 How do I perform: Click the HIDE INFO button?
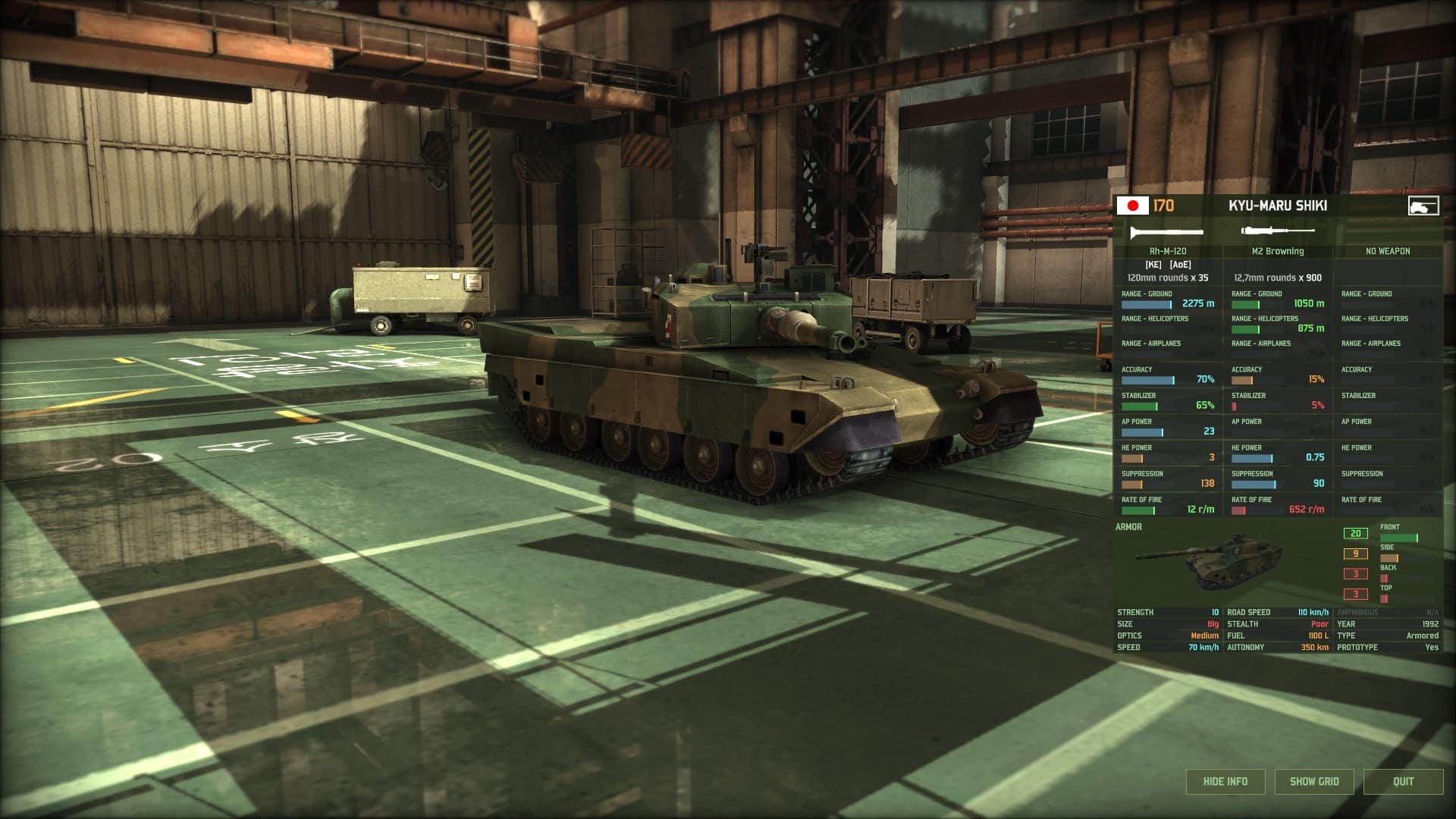click(1224, 781)
